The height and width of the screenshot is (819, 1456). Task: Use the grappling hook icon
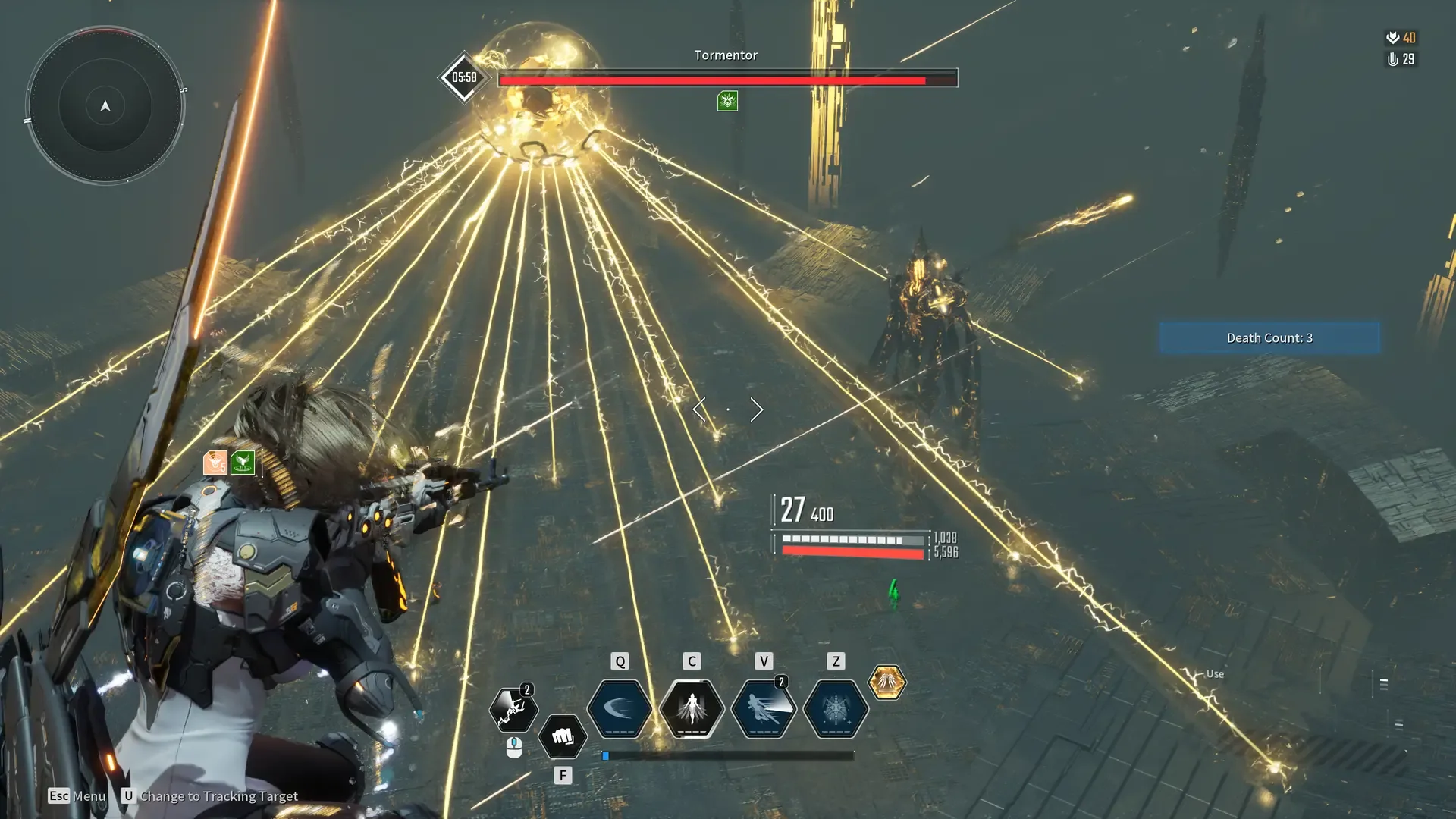pos(513,710)
